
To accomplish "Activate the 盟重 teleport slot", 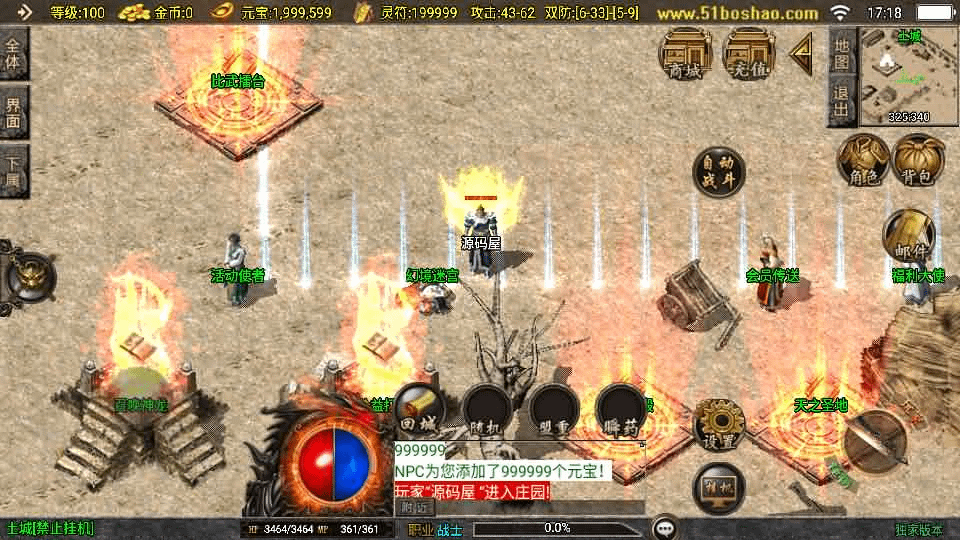I will tap(554, 410).
